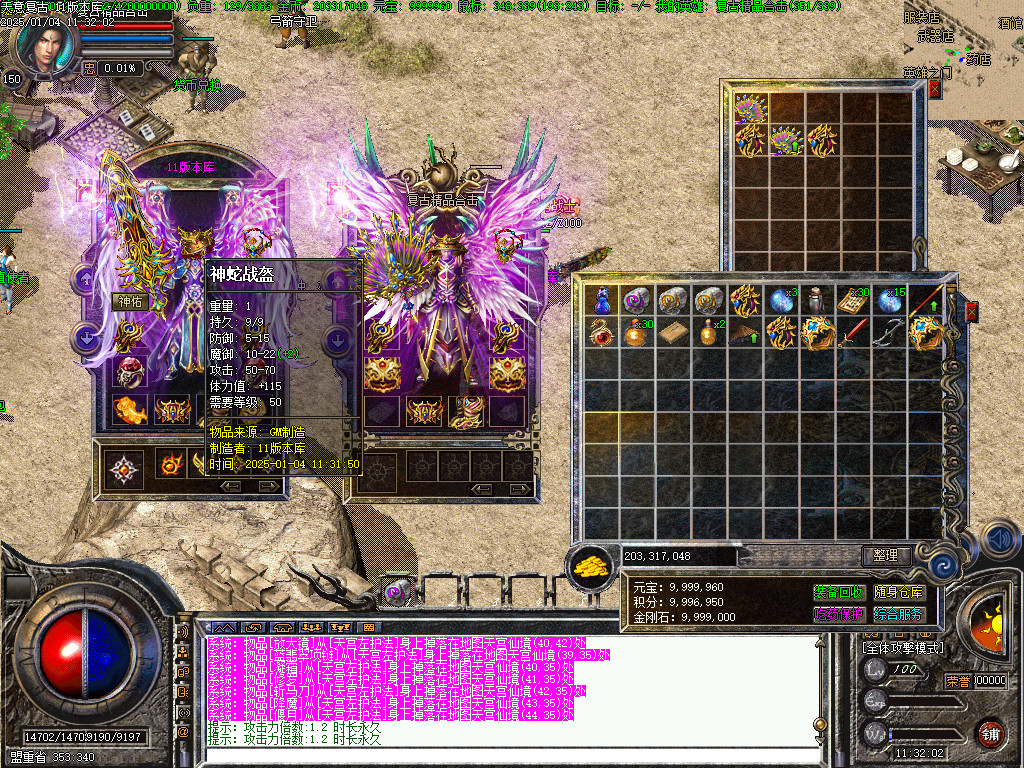Image resolution: width=1024 pixels, height=768 pixels.
Task: Switch the 全体攻击模式 attack mode label
Action: pos(903,648)
